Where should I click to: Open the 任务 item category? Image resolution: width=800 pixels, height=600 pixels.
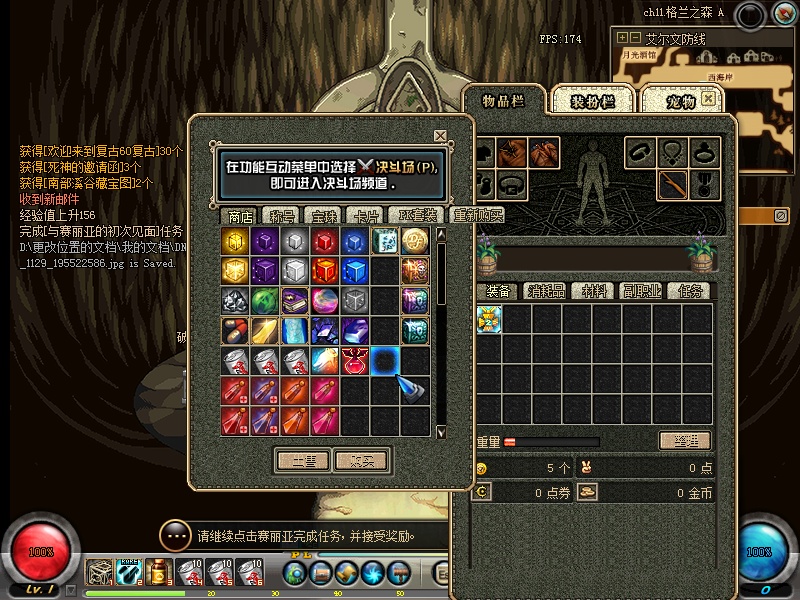click(690, 291)
